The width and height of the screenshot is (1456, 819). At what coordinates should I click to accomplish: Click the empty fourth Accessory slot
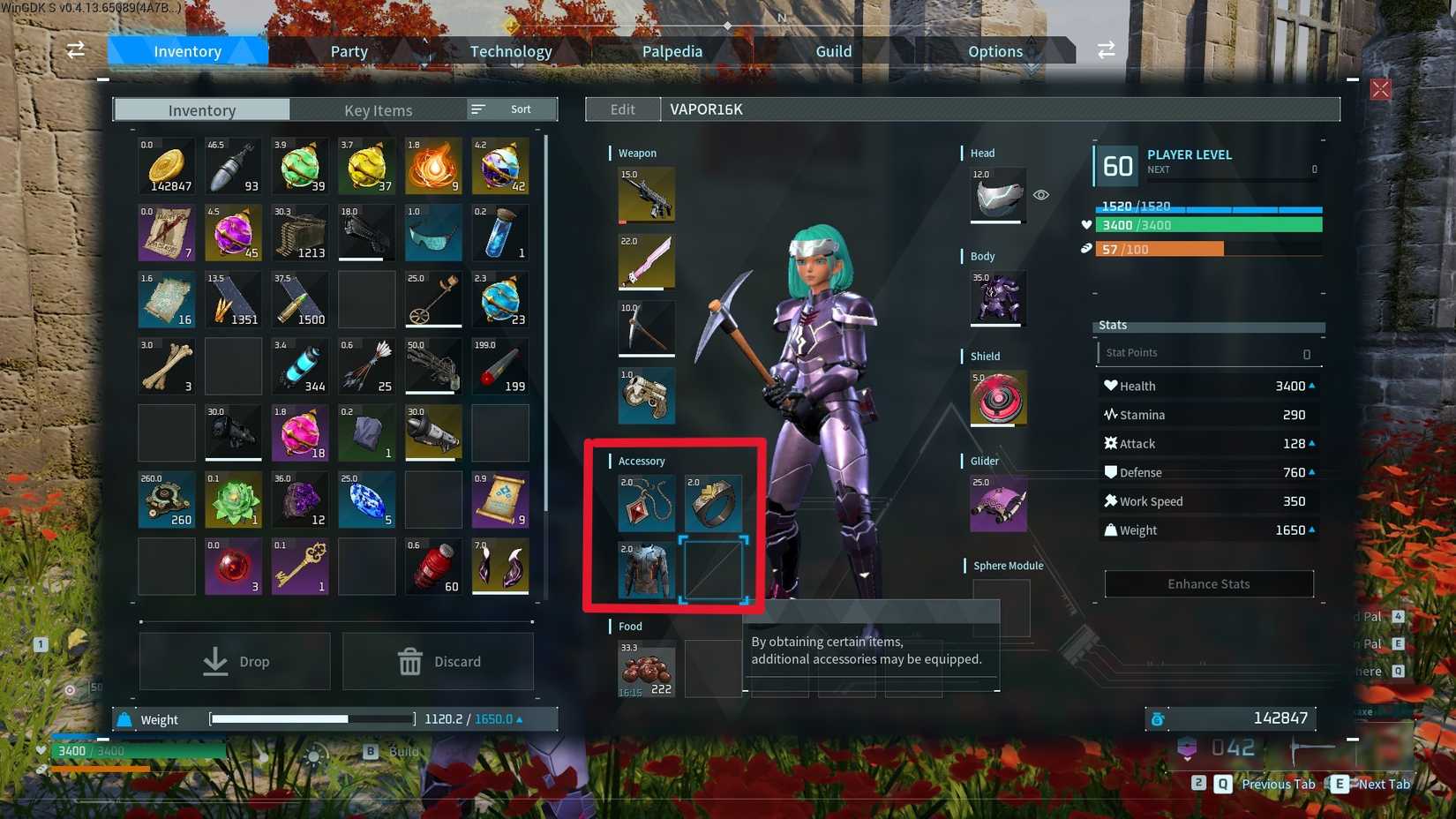click(x=713, y=569)
